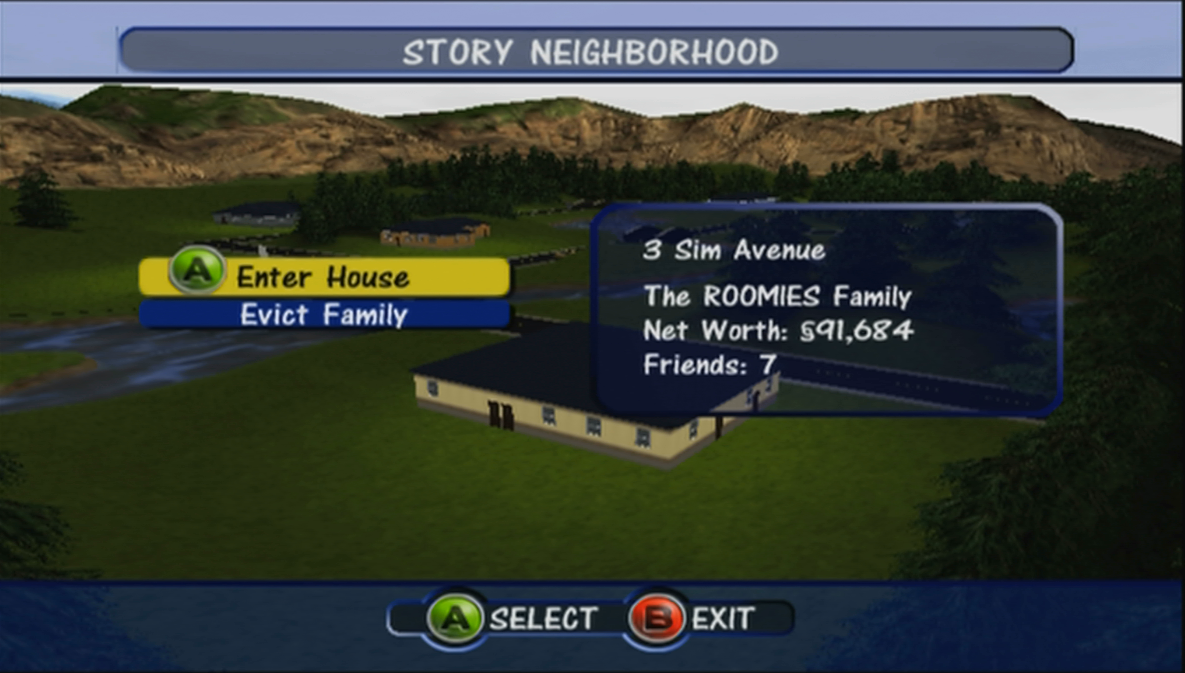Screen dimensions: 1185x673
Task: Select Evict Family from the menu
Action: [x=323, y=315]
